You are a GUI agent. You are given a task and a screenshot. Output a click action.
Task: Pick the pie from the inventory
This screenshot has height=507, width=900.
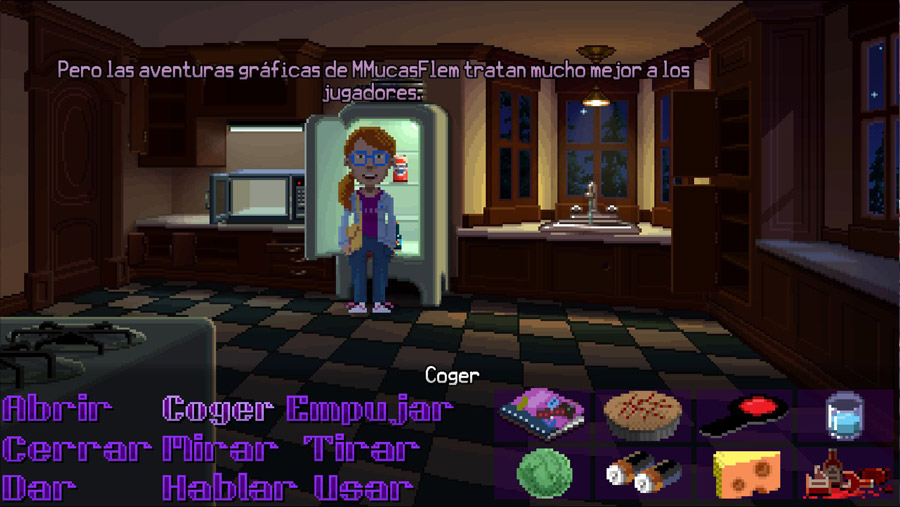pos(643,414)
